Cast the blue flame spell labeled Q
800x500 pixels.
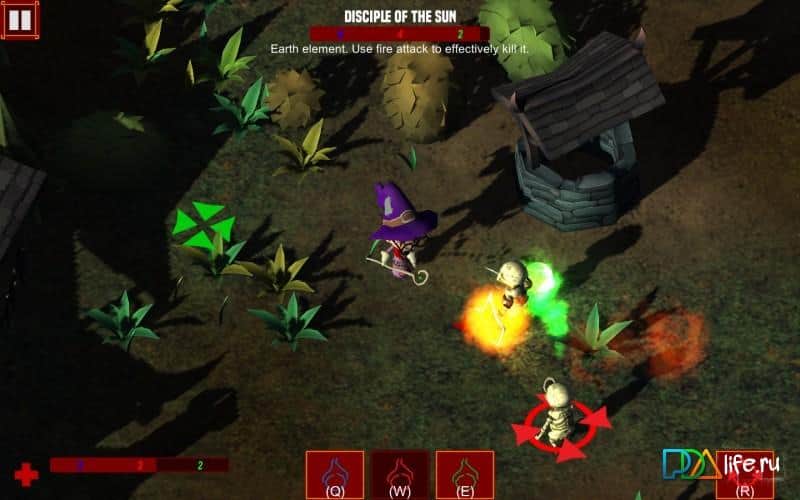click(x=335, y=473)
